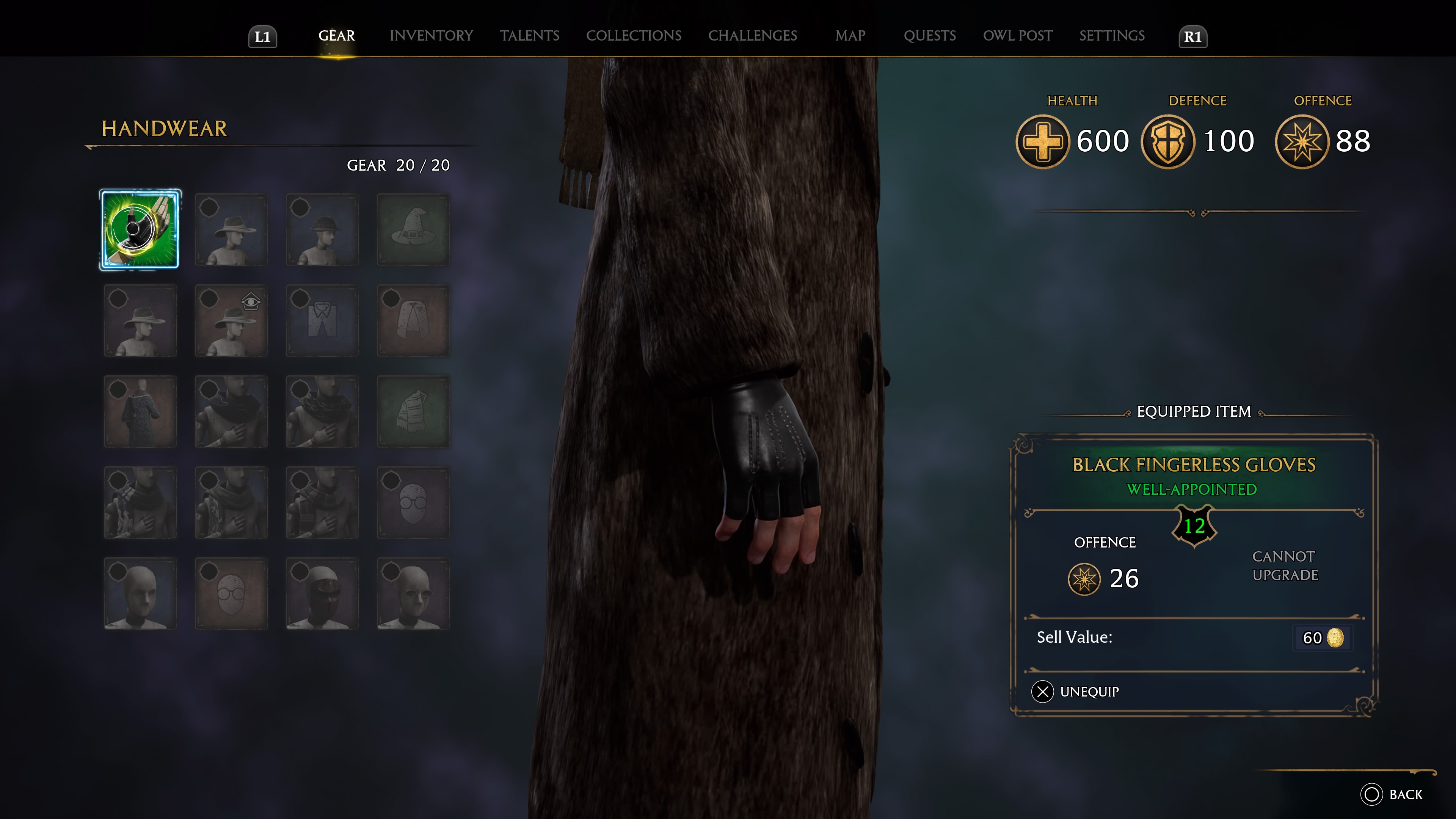Switch to the Collections tab
1456x819 pixels.
click(634, 36)
